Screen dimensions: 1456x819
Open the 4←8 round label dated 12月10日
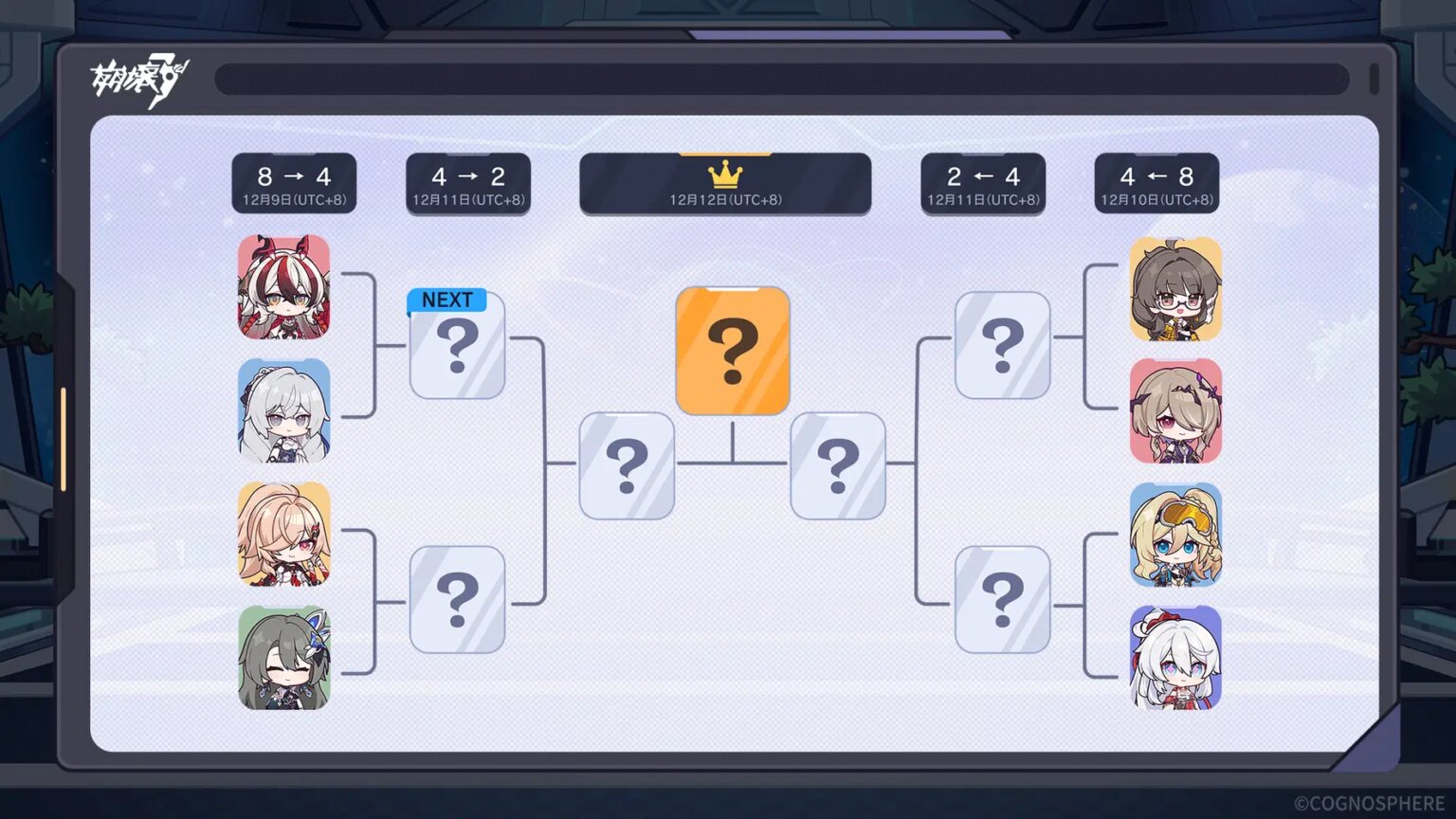click(x=1157, y=185)
